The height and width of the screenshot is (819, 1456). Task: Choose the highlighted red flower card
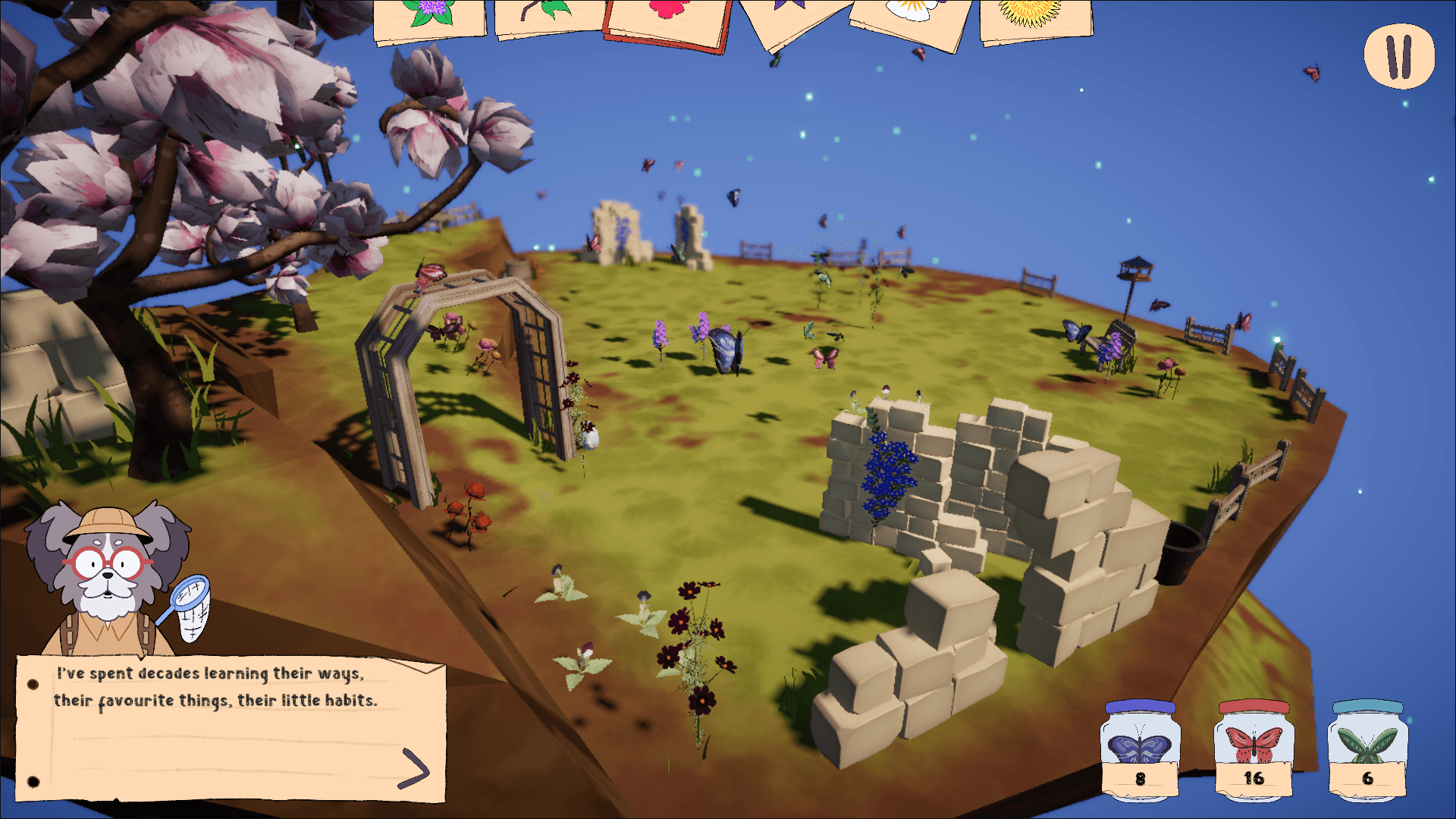[665, 19]
